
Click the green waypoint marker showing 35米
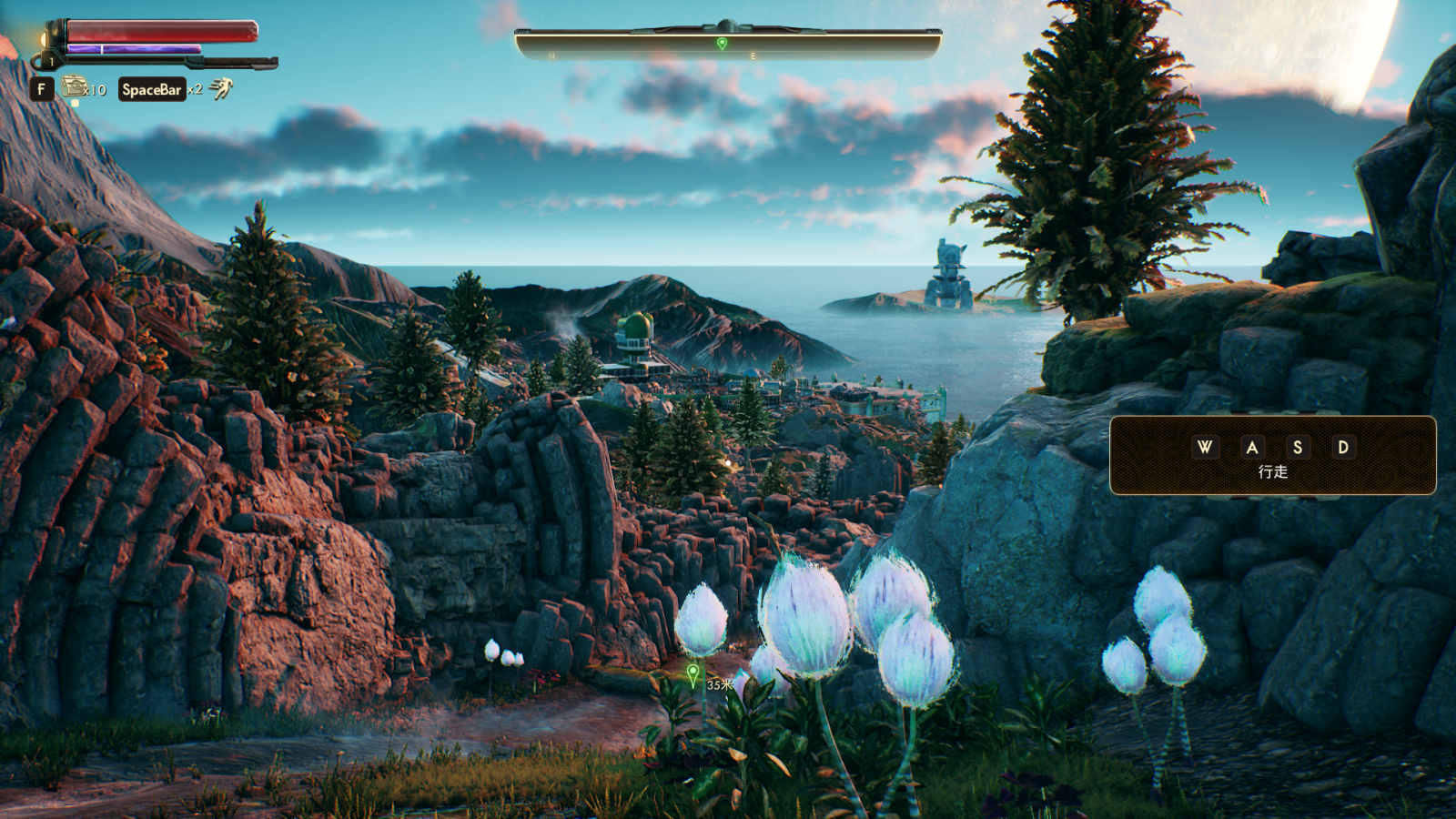click(x=693, y=674)
